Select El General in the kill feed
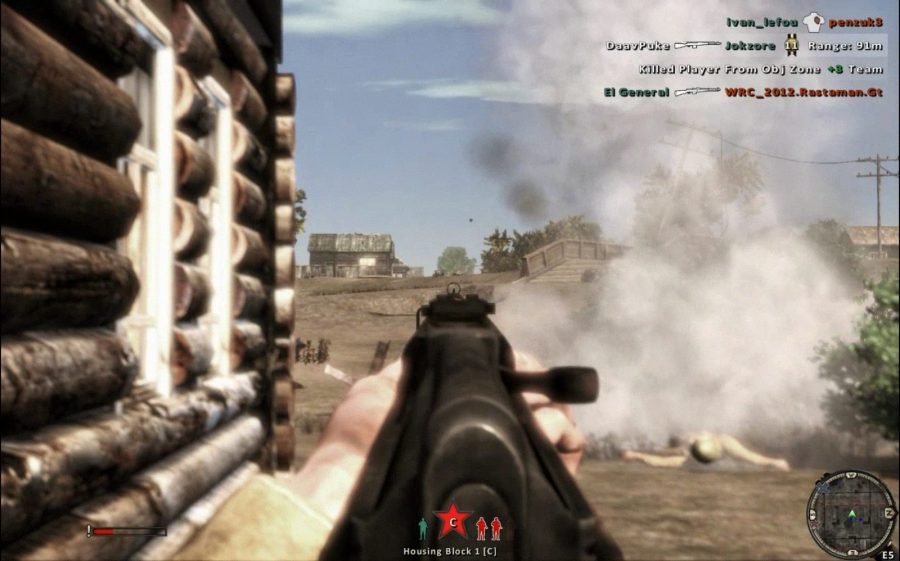This screenshot has height=561, width=900. [636, 92]
